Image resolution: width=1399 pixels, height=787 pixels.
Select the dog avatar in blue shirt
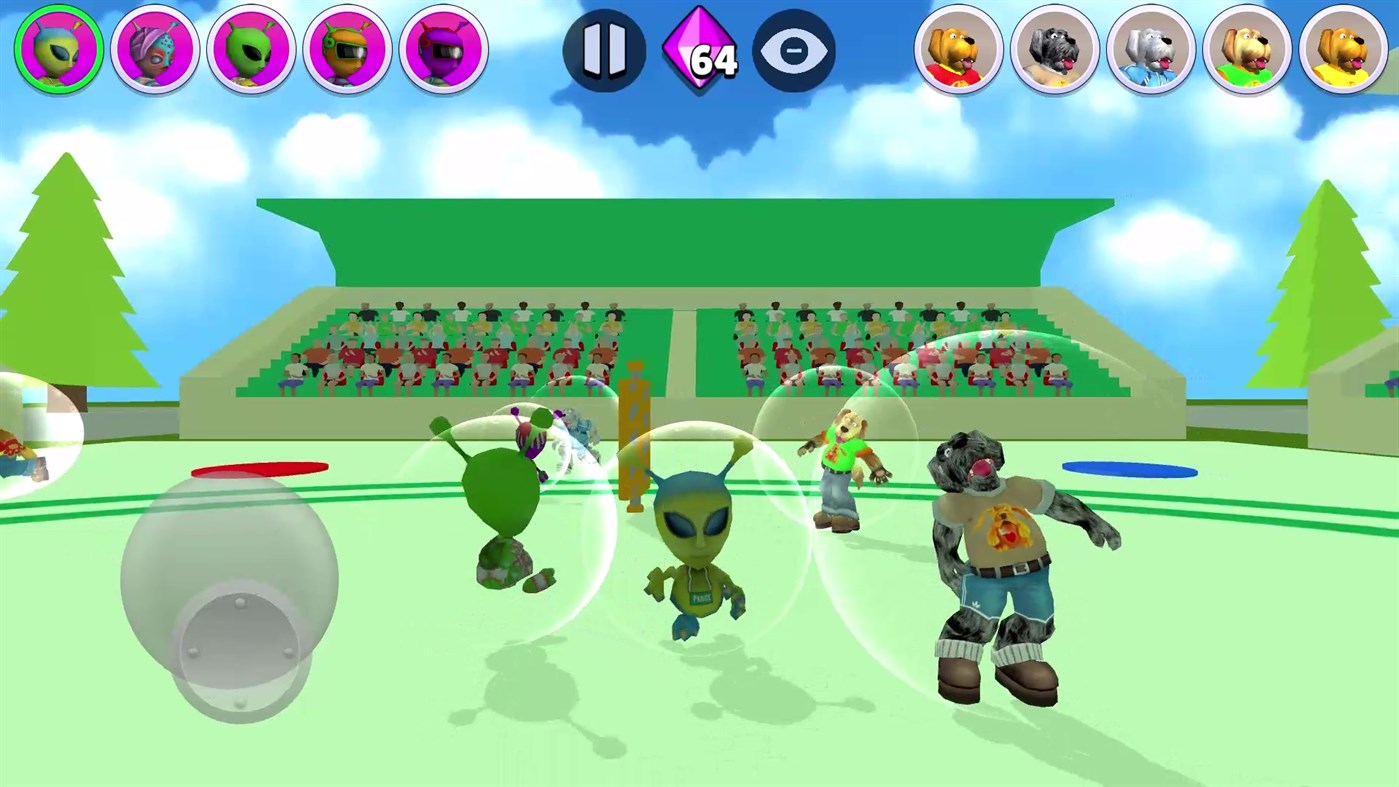(x=1150, y=48)
